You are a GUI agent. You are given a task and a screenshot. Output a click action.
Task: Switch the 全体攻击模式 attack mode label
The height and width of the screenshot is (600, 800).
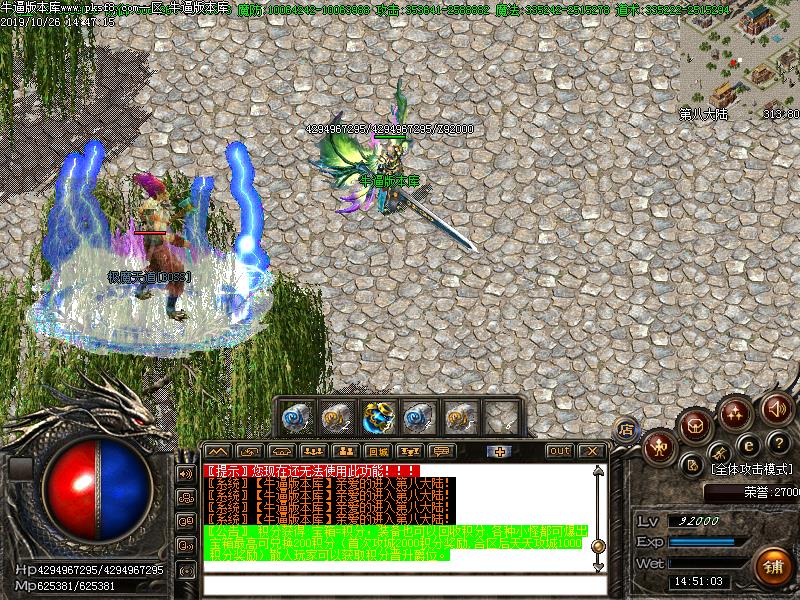[x=751, y=468]
